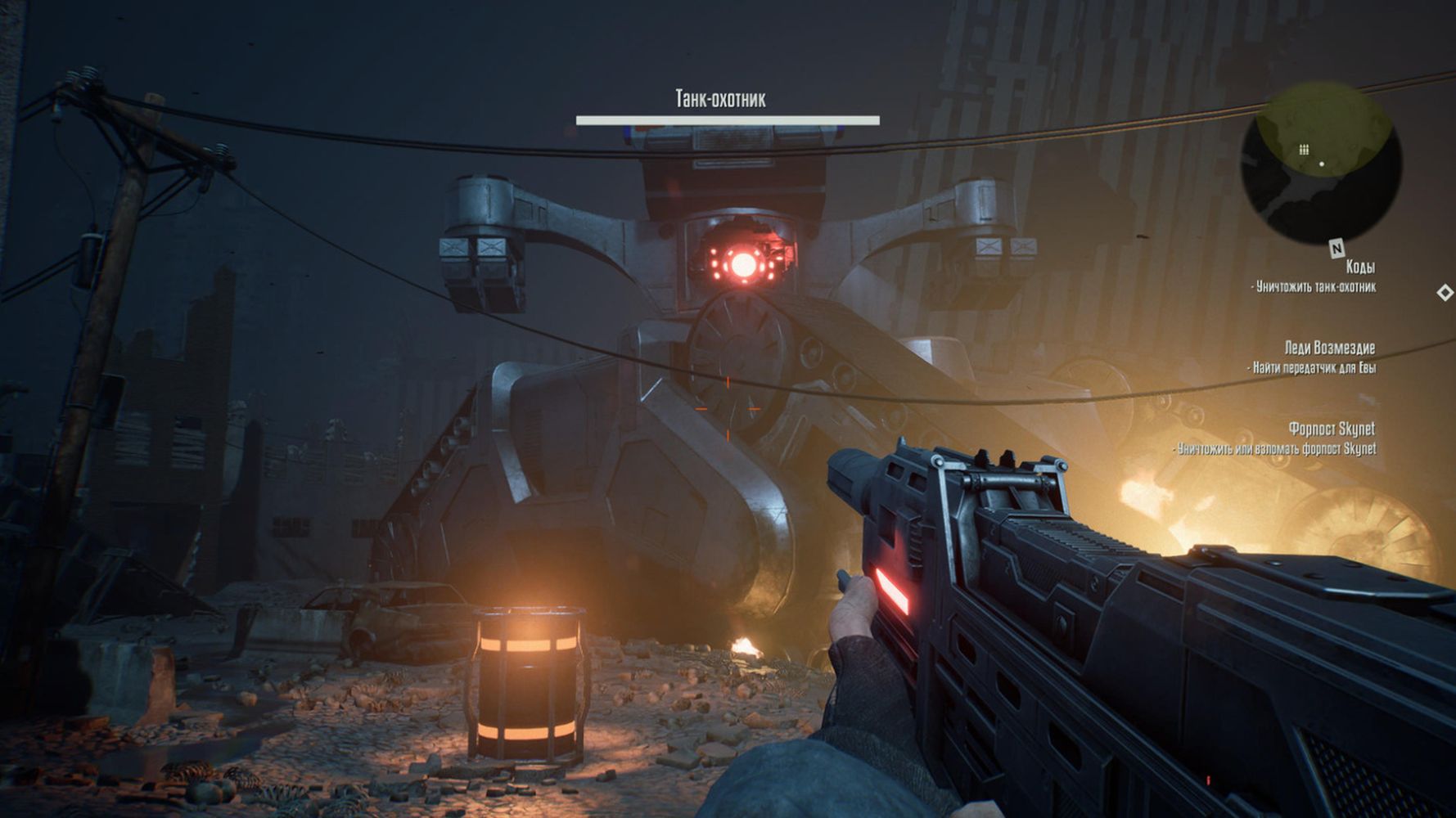Select the "Коды" quest tracker entry
The height and width of the screenshot is (818, 1456).
(1359, 267)
